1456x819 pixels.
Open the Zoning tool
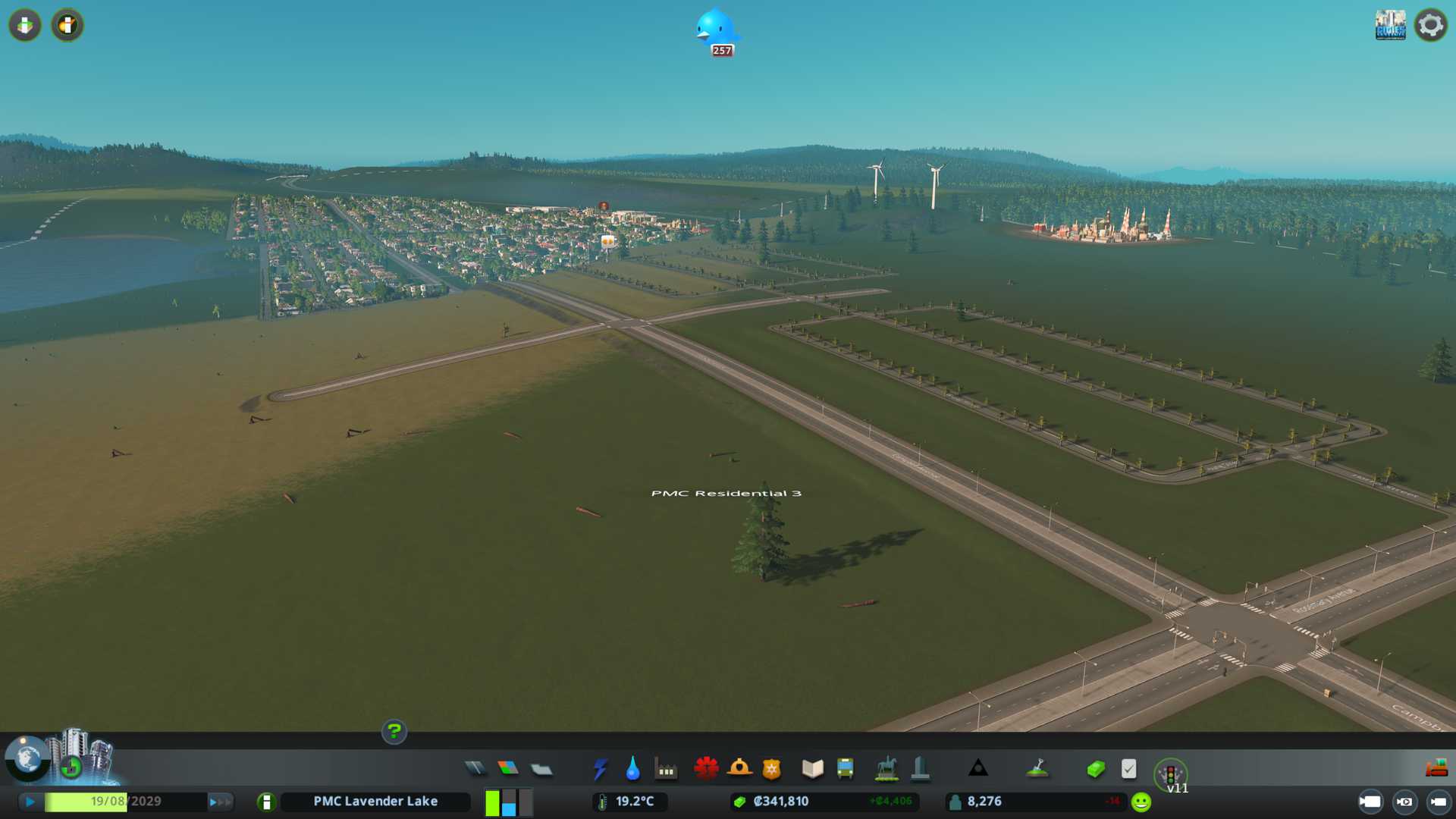pyautogui.click(x=508, y=769)
